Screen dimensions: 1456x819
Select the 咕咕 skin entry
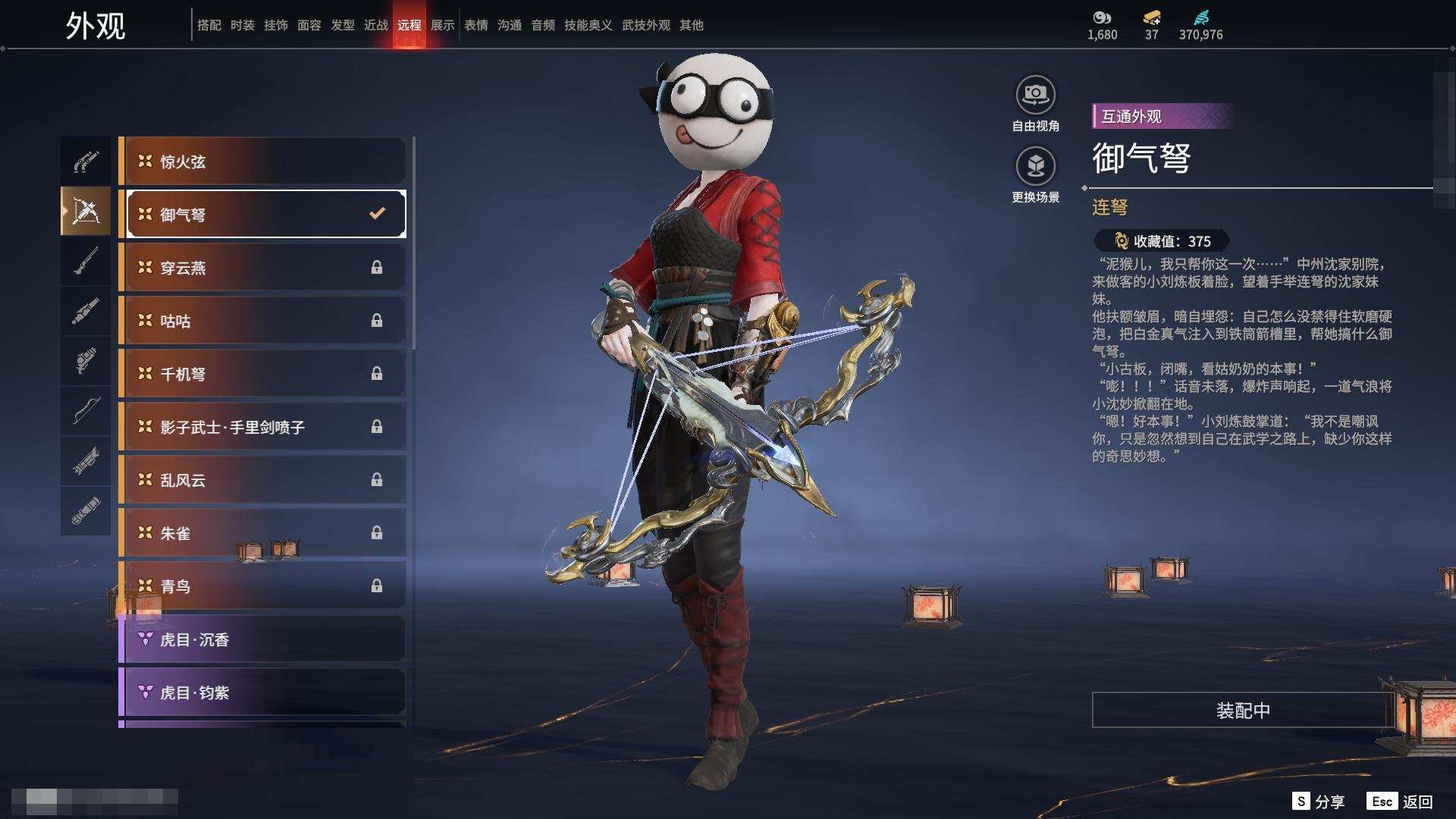pyautogui.click(x=262, y=321)
